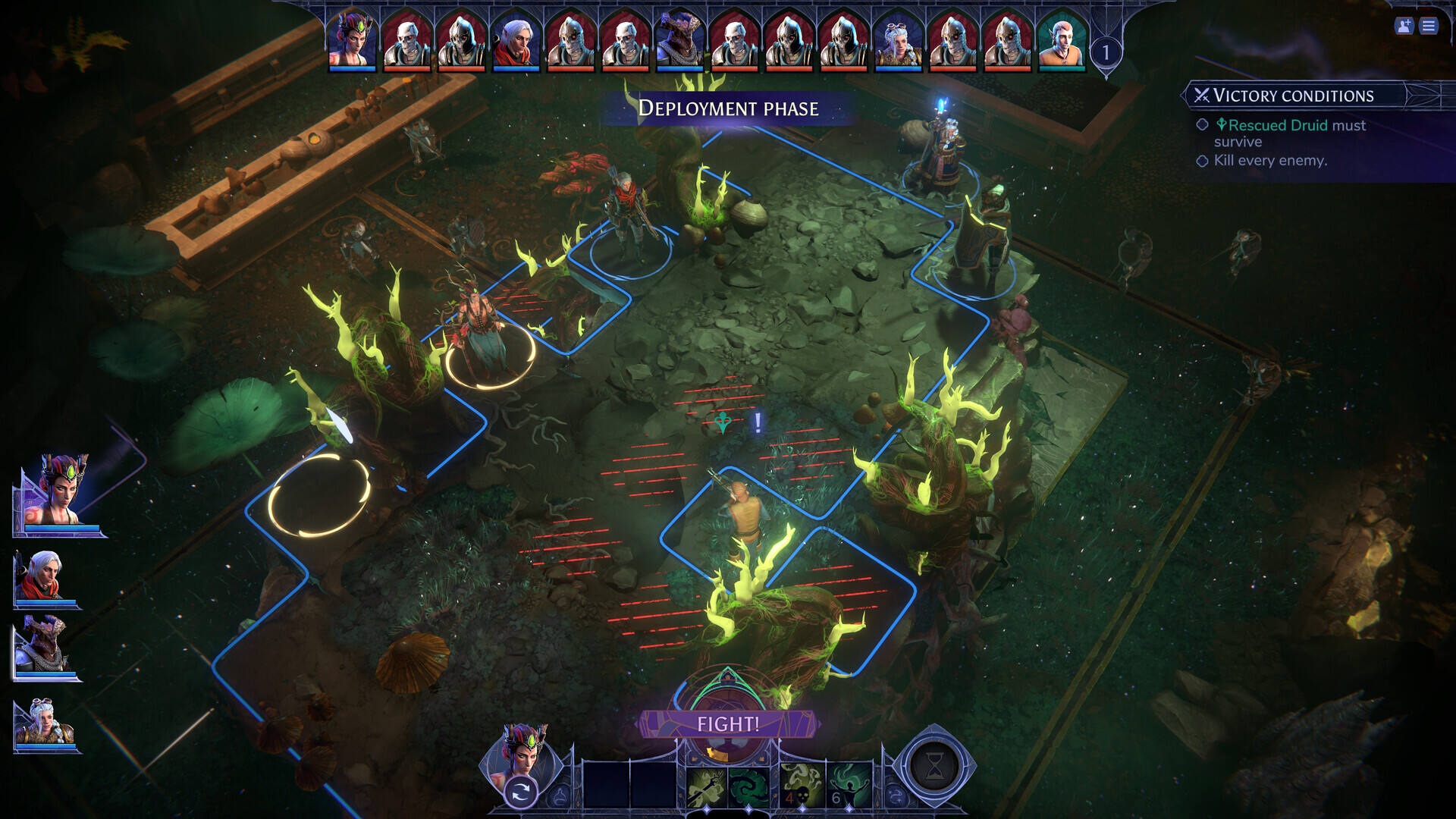The width and height of the screenshot is (1456, 819).
Task: Click the first druid portrait in the turn order
Action: click(x=352, y=42)
